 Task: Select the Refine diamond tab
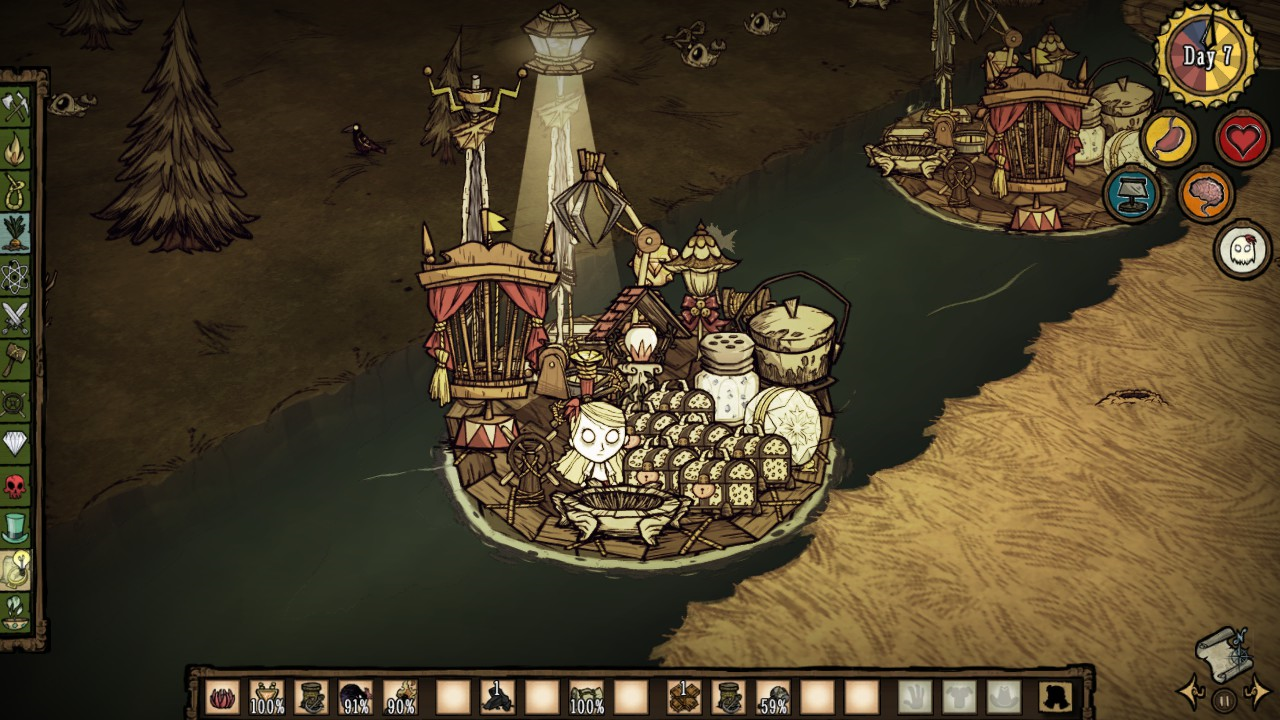tap(15, 444)
